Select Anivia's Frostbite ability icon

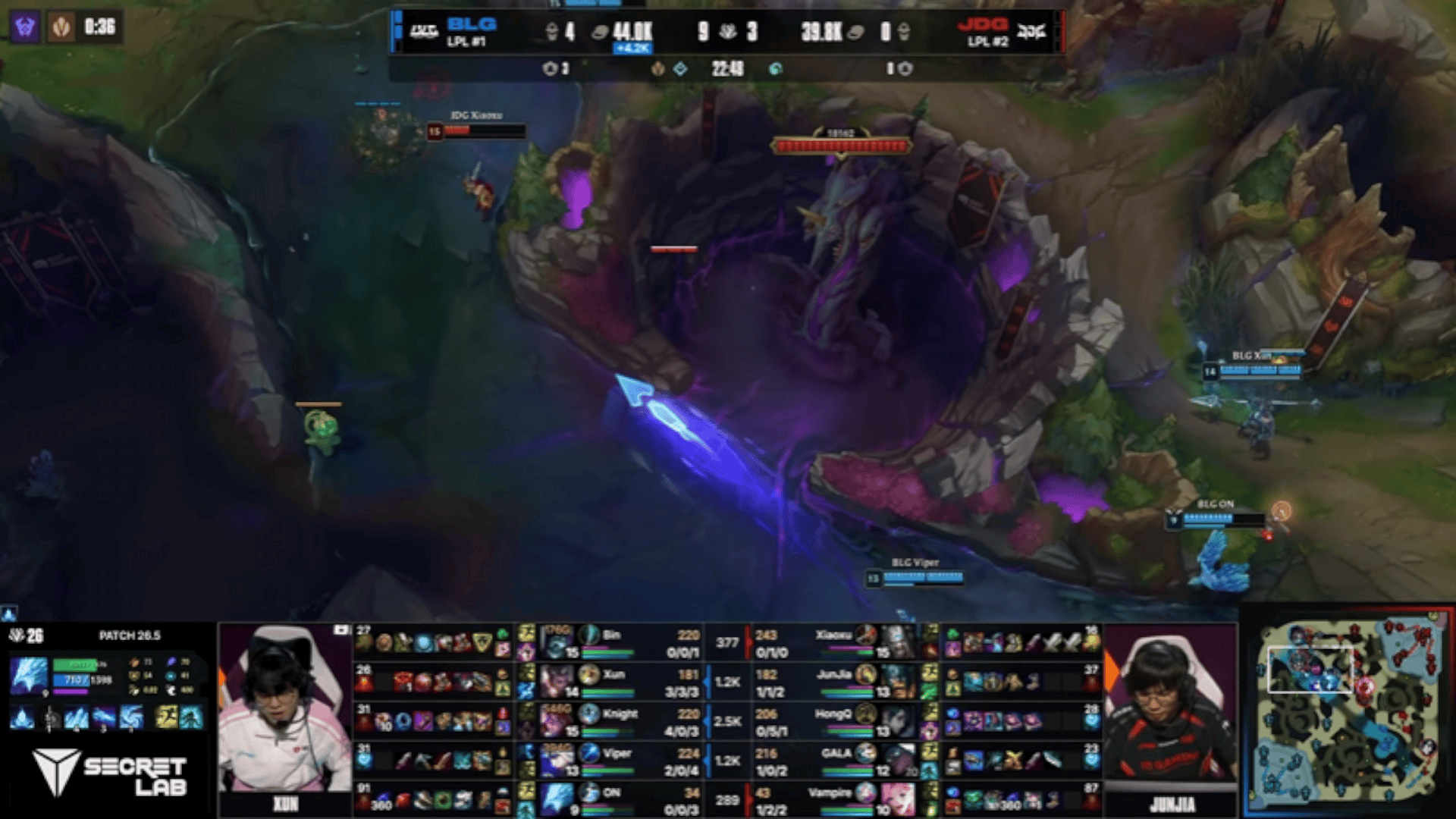click(103, 717)
